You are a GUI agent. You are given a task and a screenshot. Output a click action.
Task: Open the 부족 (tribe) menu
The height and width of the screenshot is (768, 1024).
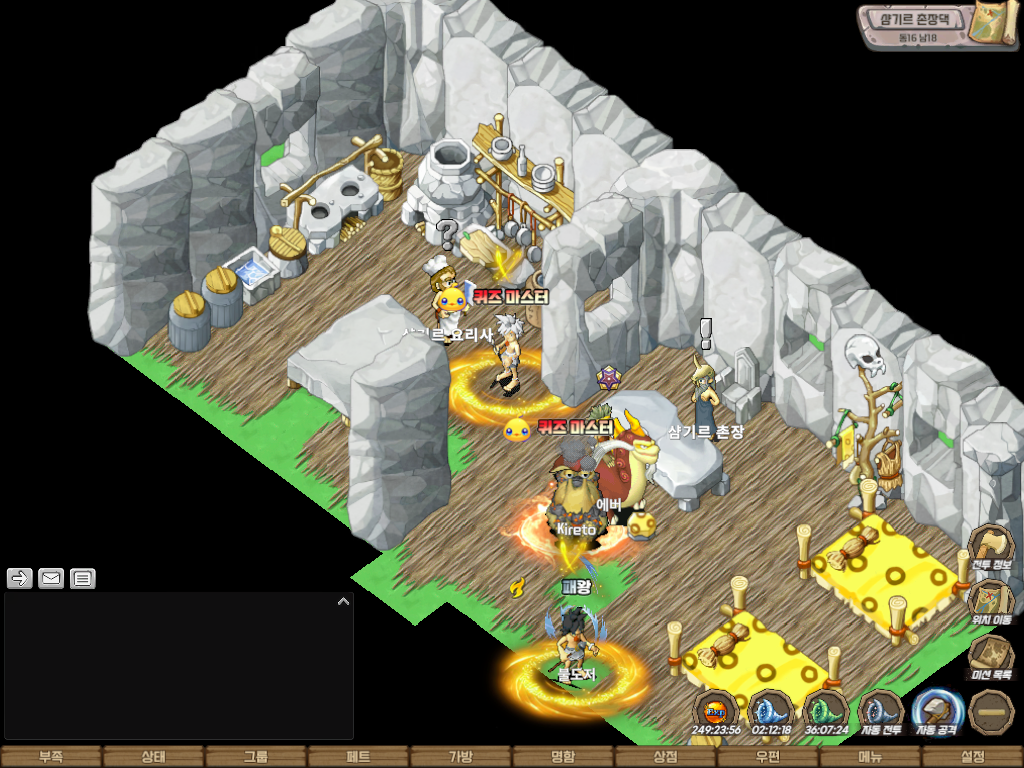click(51, 757)
